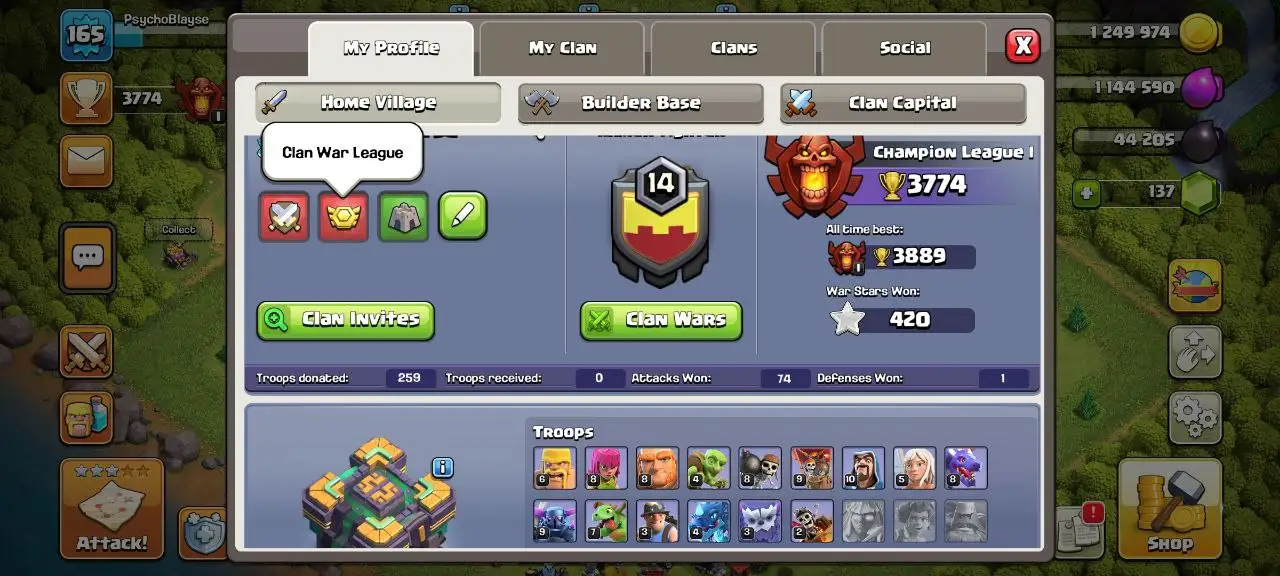Open the Town Hall info button
This screenshot has width=1280, height=576.
443,467
